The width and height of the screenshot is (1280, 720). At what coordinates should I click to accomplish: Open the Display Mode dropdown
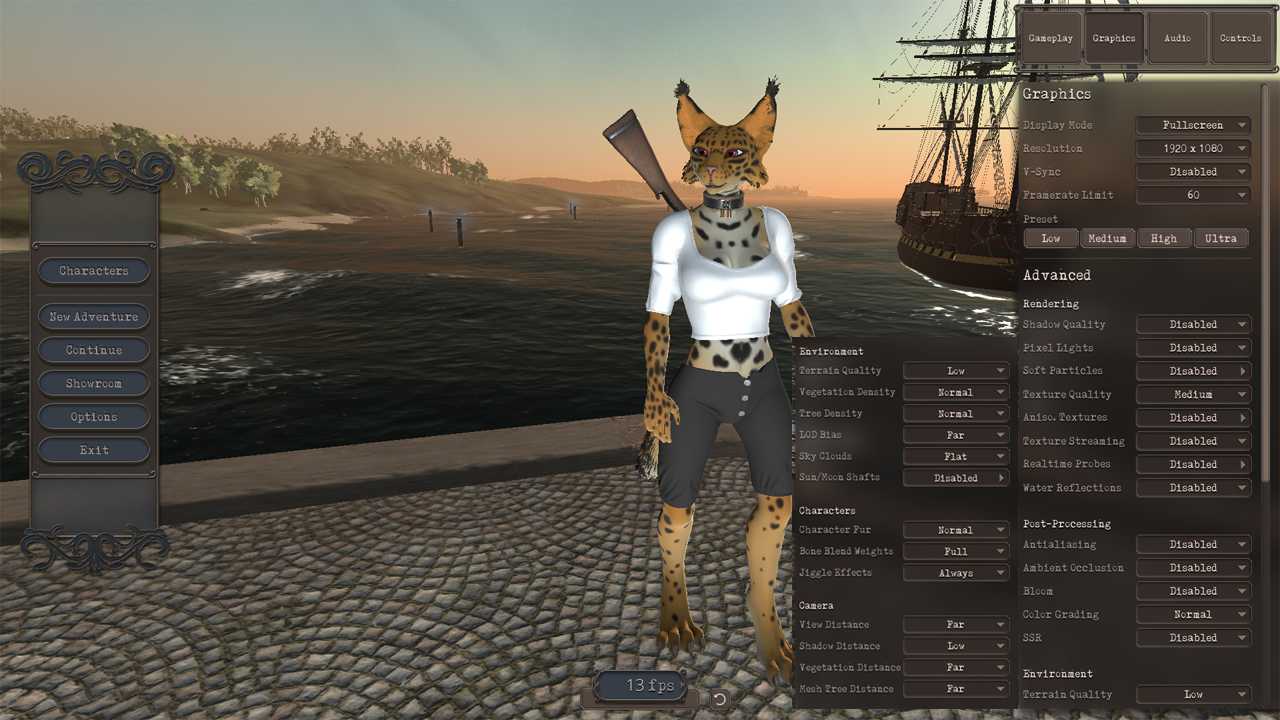coord(1193,125)
